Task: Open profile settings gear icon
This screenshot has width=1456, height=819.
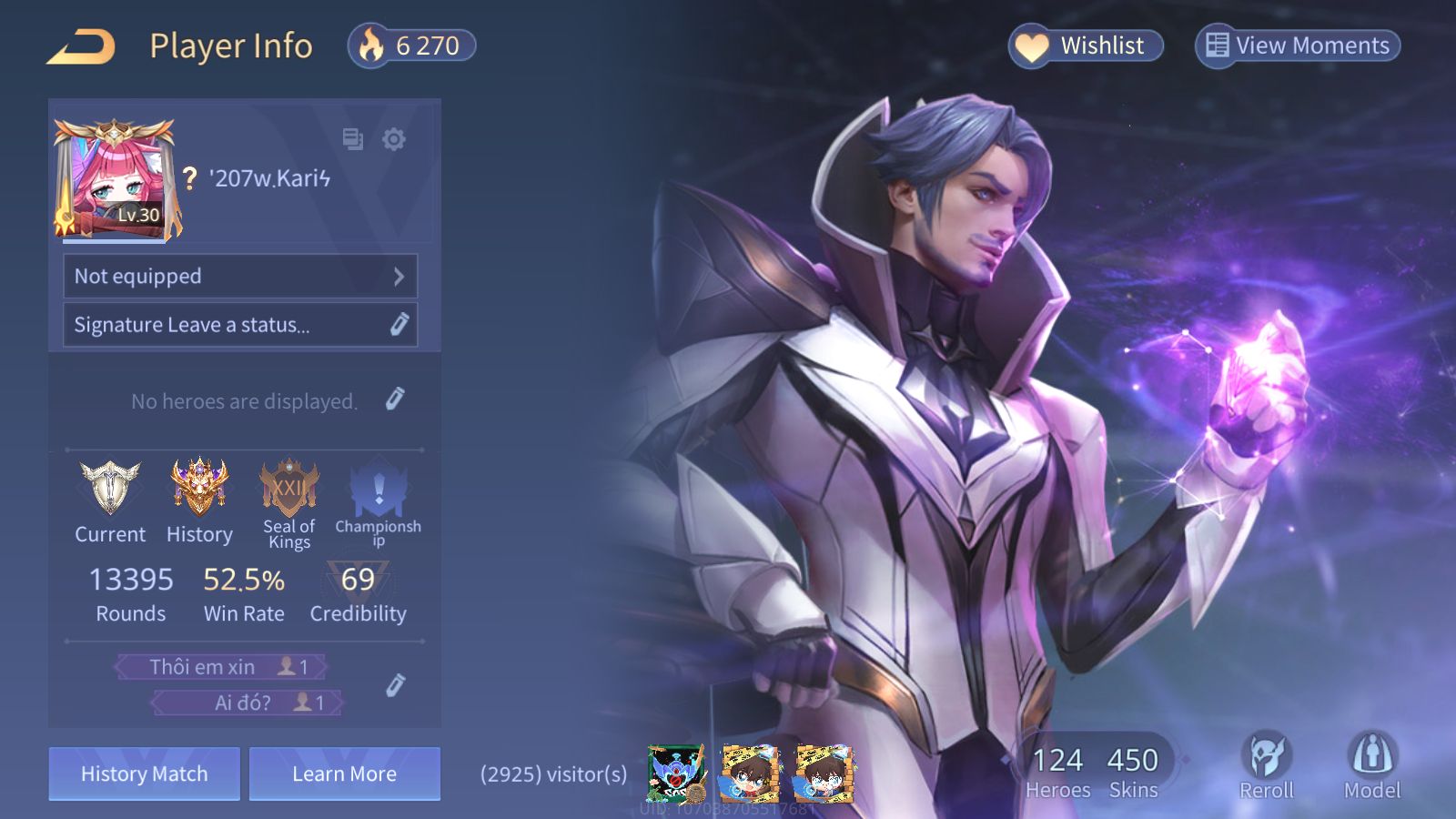Action: coord(394,139)
